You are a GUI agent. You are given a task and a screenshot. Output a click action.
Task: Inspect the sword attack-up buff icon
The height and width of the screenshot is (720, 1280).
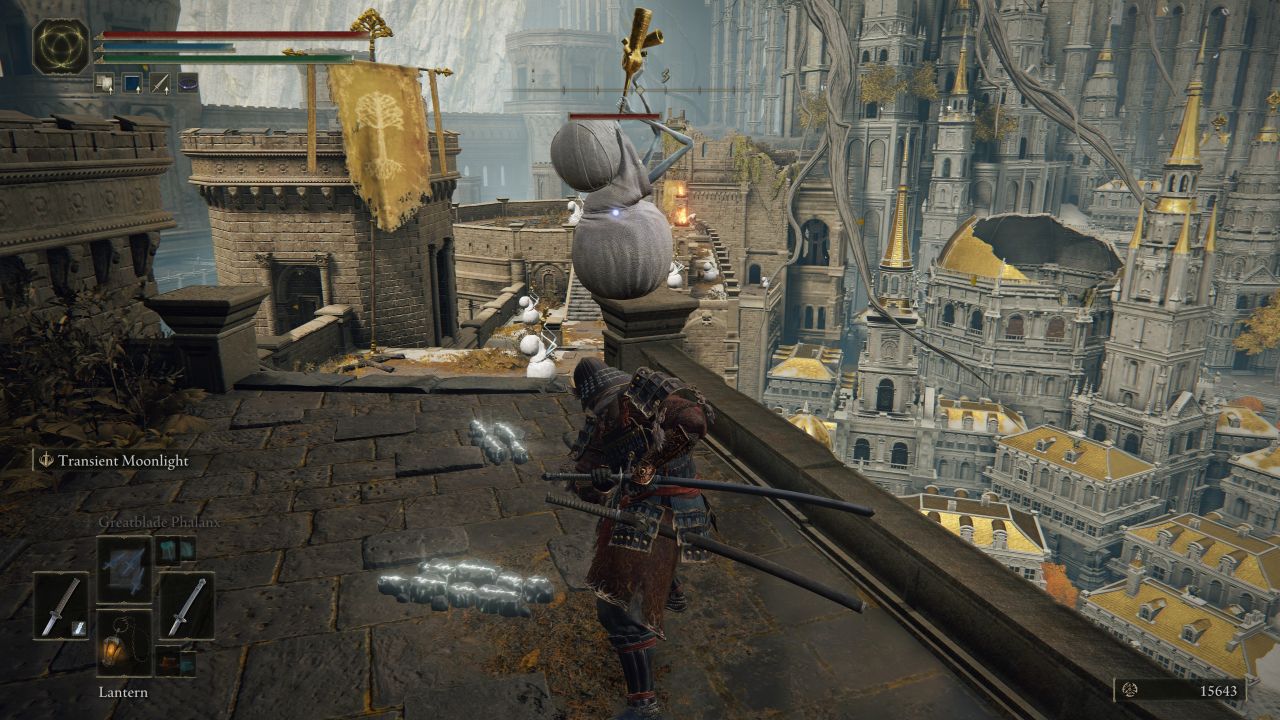(x=159, y=84)
